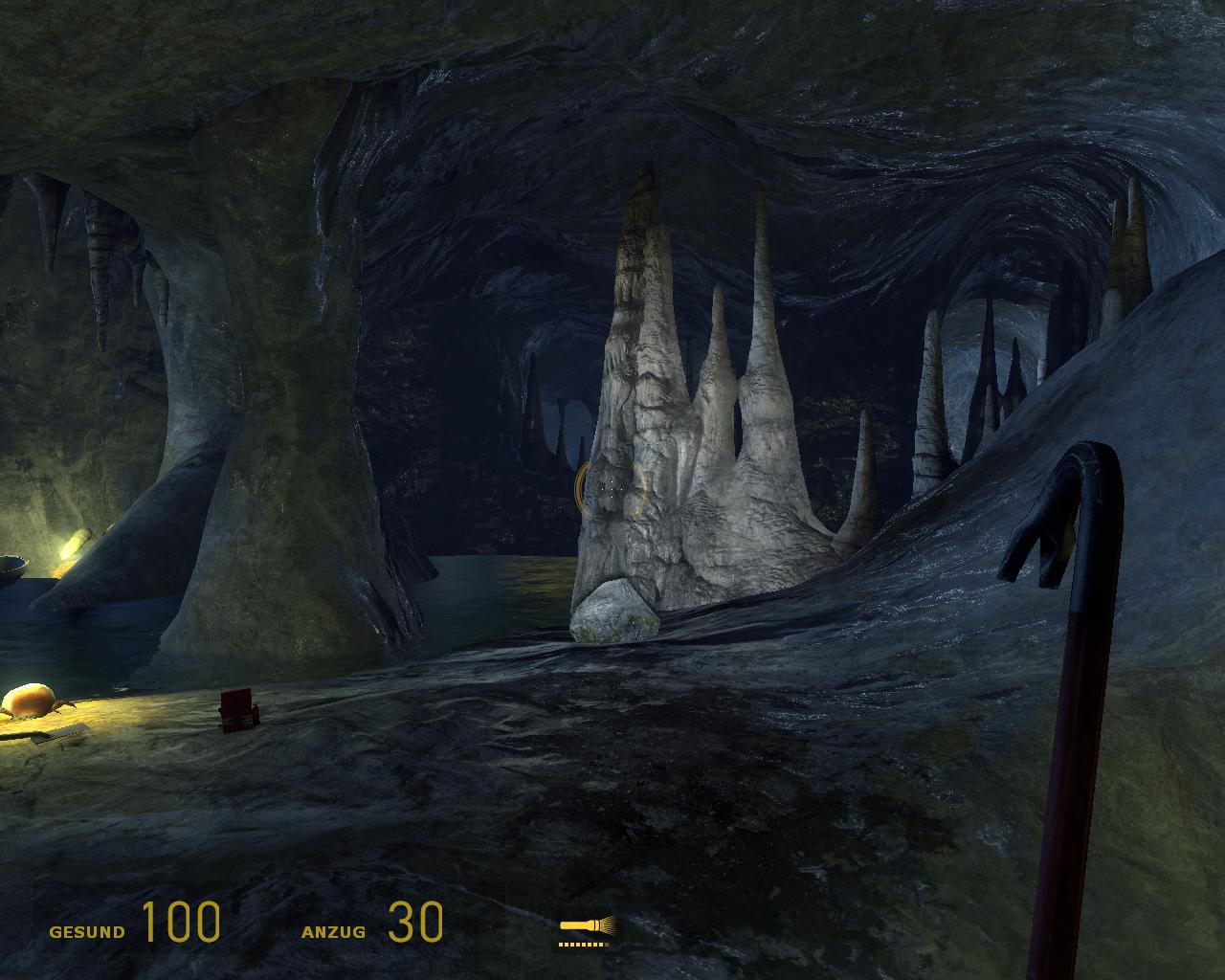Click the flashlight HUD icon
The width and height of the screenshot is (1225, 980).
coord(586,926)
